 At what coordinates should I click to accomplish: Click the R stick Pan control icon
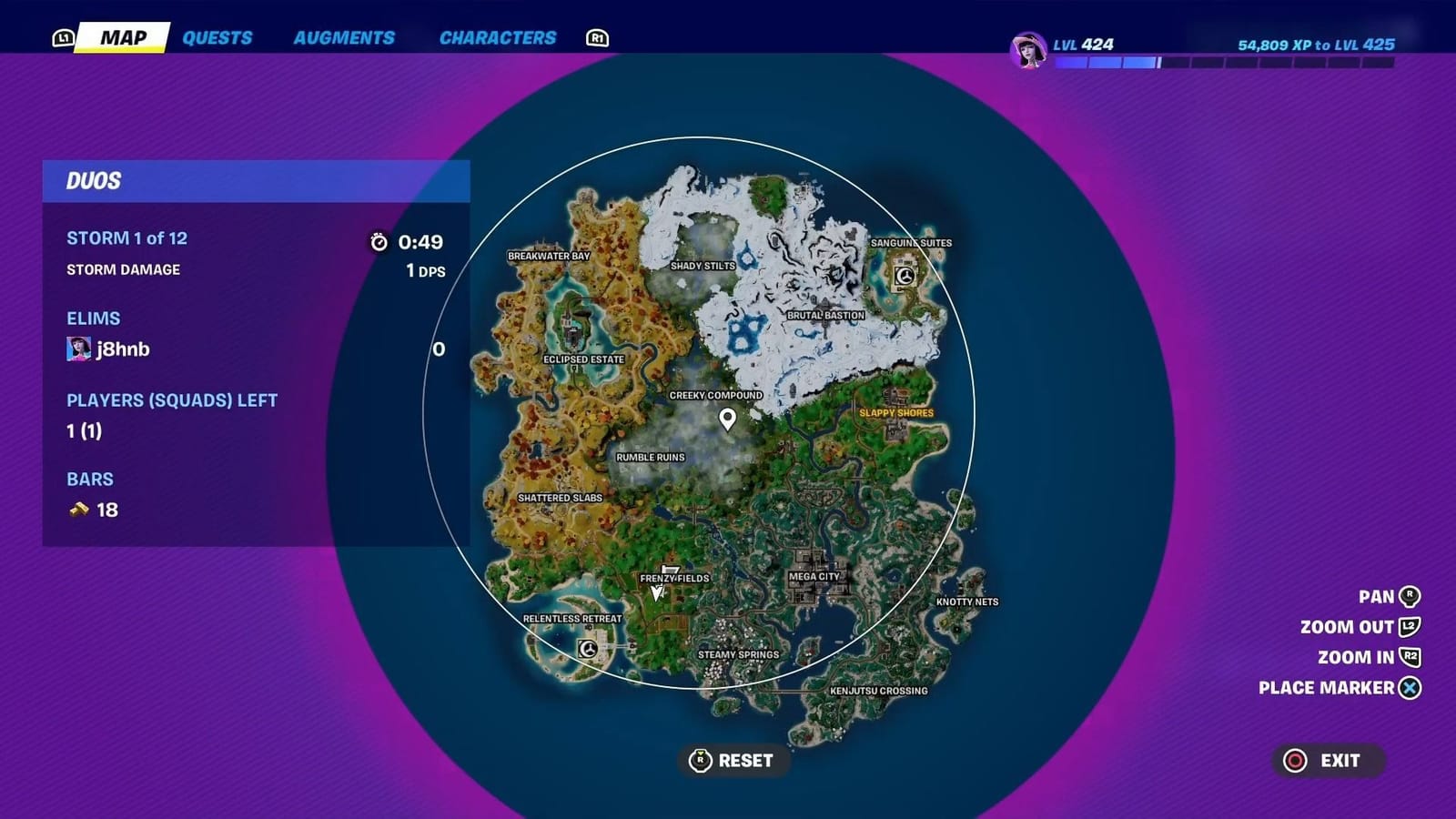pyautogui.click(x=1410, y=596)
